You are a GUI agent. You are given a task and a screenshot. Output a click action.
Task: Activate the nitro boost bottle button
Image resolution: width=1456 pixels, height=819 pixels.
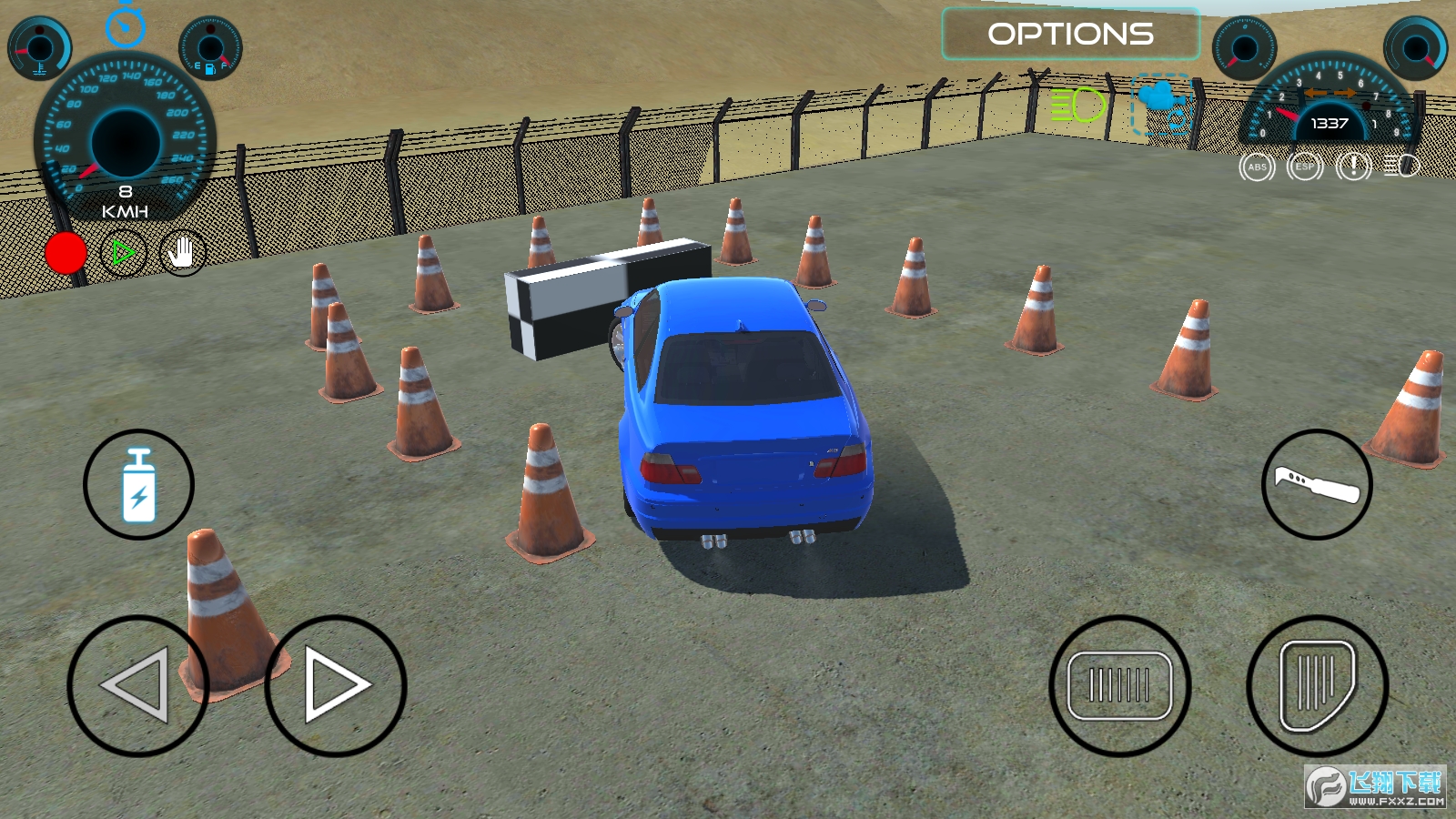[138, 484]
